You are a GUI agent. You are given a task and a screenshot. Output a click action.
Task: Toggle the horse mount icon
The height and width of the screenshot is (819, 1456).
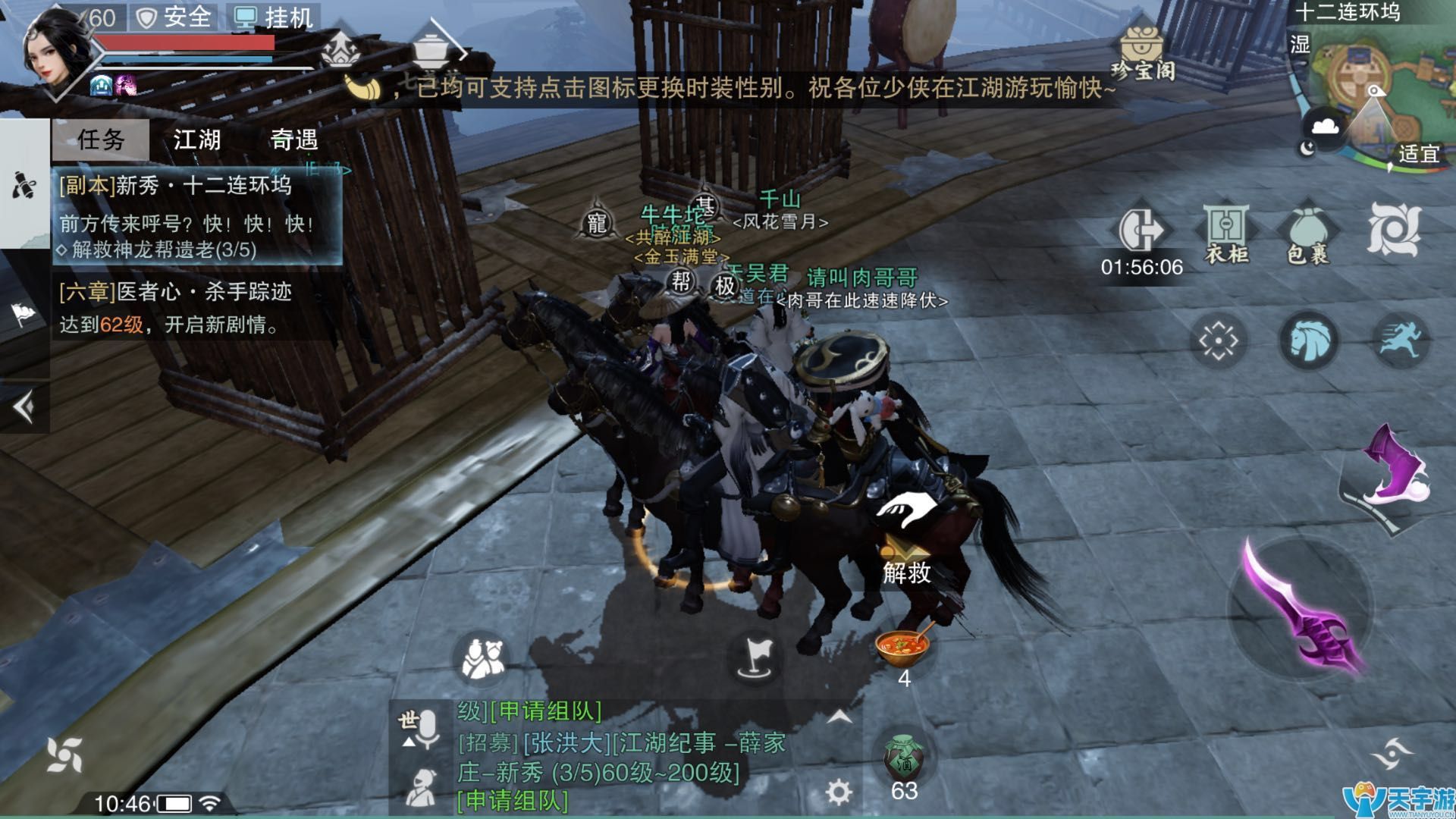tap(1308, 340)
